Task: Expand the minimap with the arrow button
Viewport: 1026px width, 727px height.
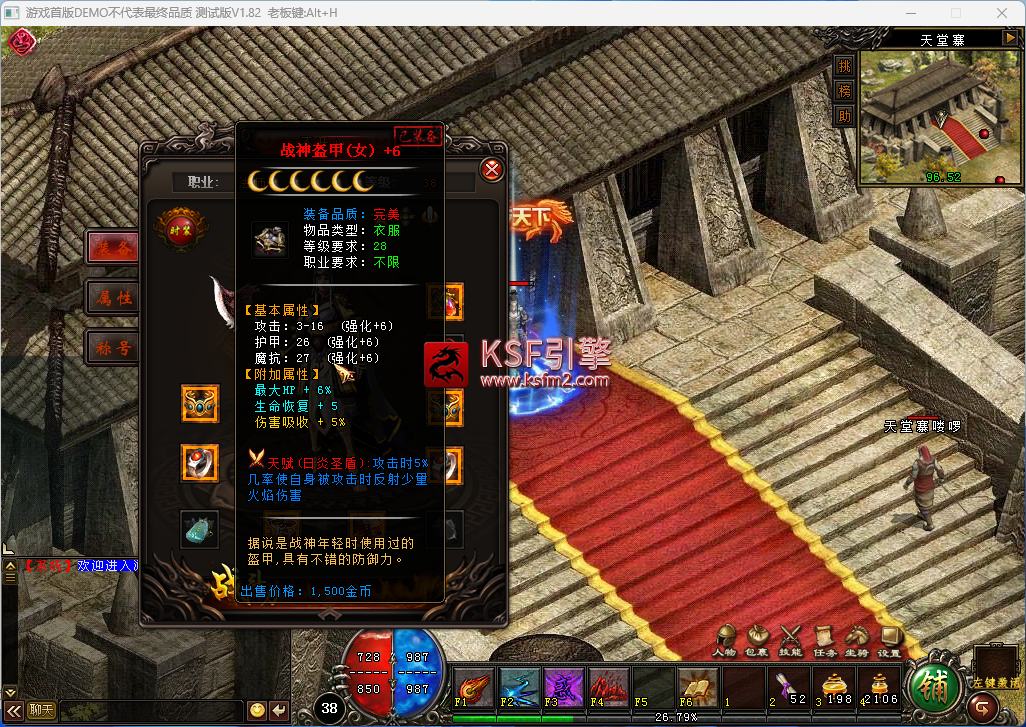Action: (1008, 39)
